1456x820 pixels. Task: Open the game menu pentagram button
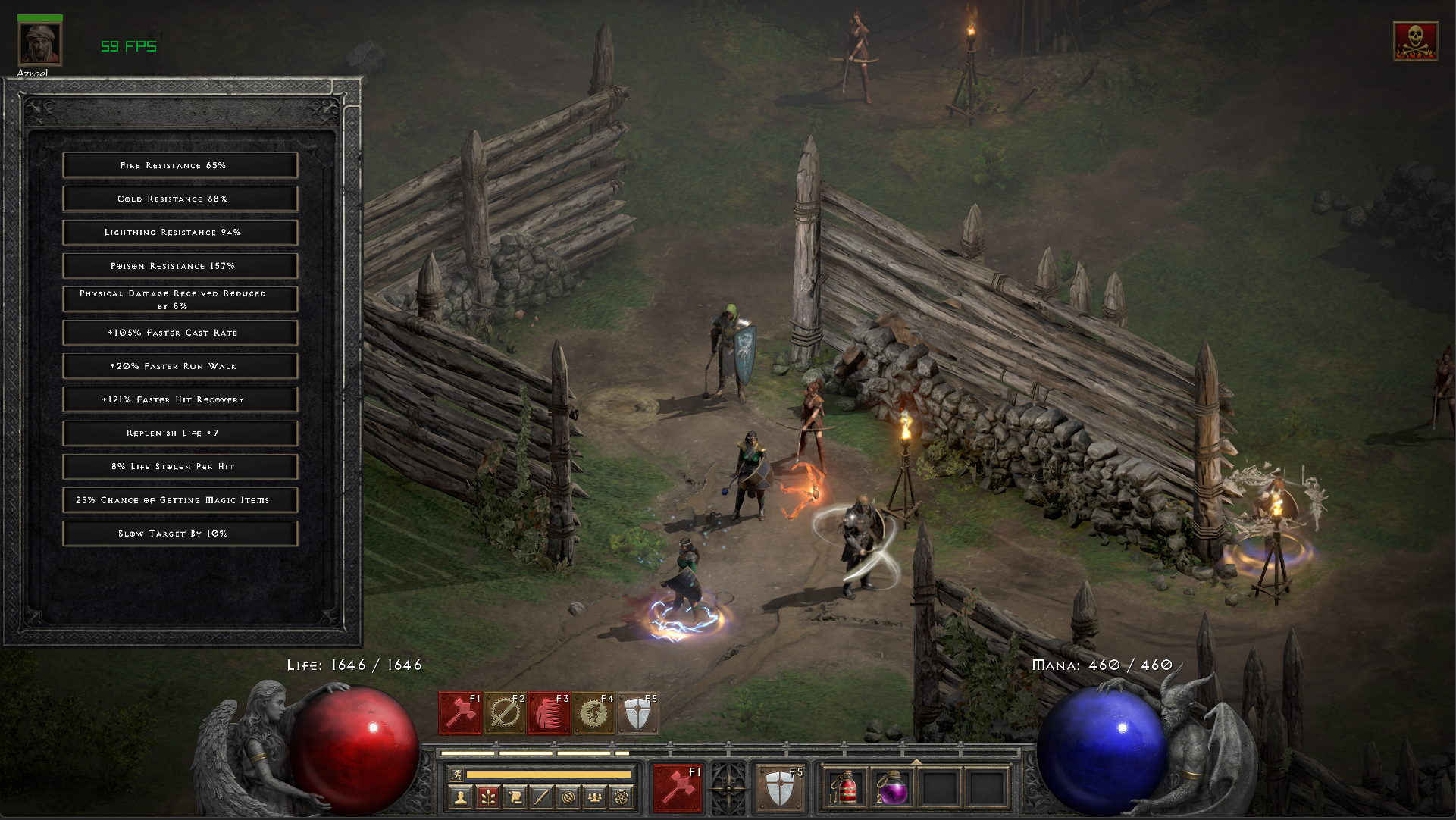[x=623, y=797]
